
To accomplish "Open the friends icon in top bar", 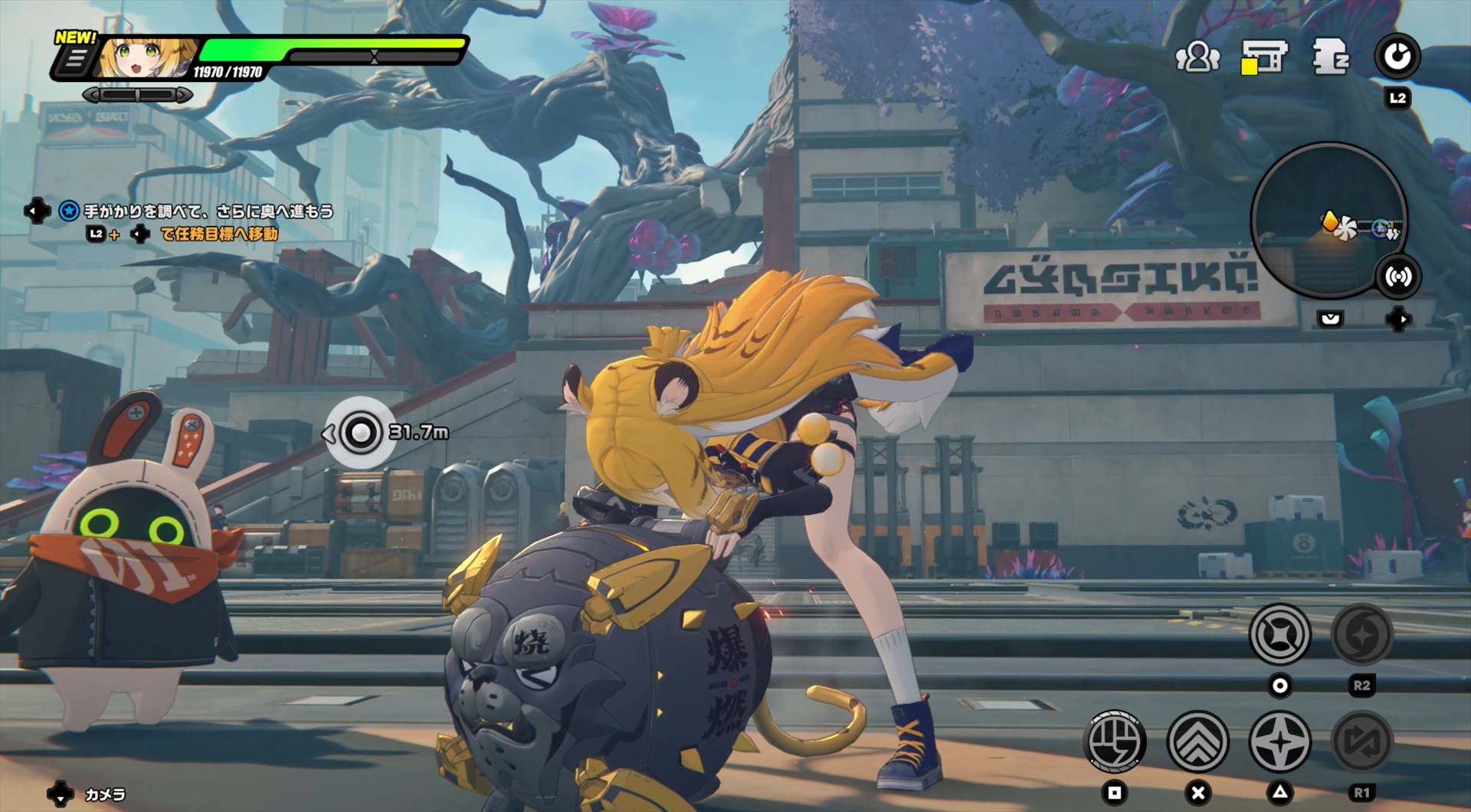I will [x=1197, y=57].
